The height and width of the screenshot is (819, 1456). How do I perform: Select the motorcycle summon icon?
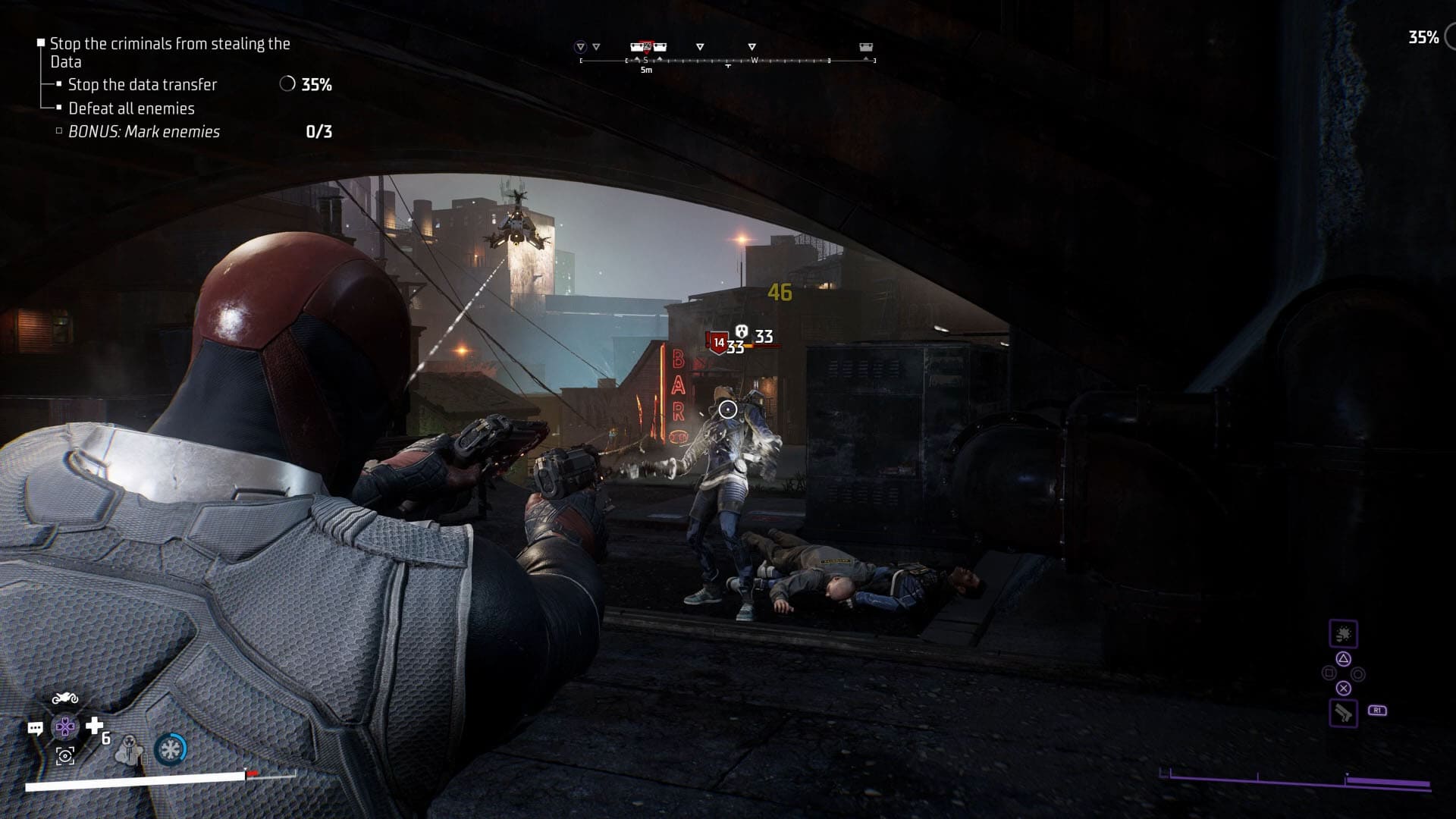pos(65,698)
